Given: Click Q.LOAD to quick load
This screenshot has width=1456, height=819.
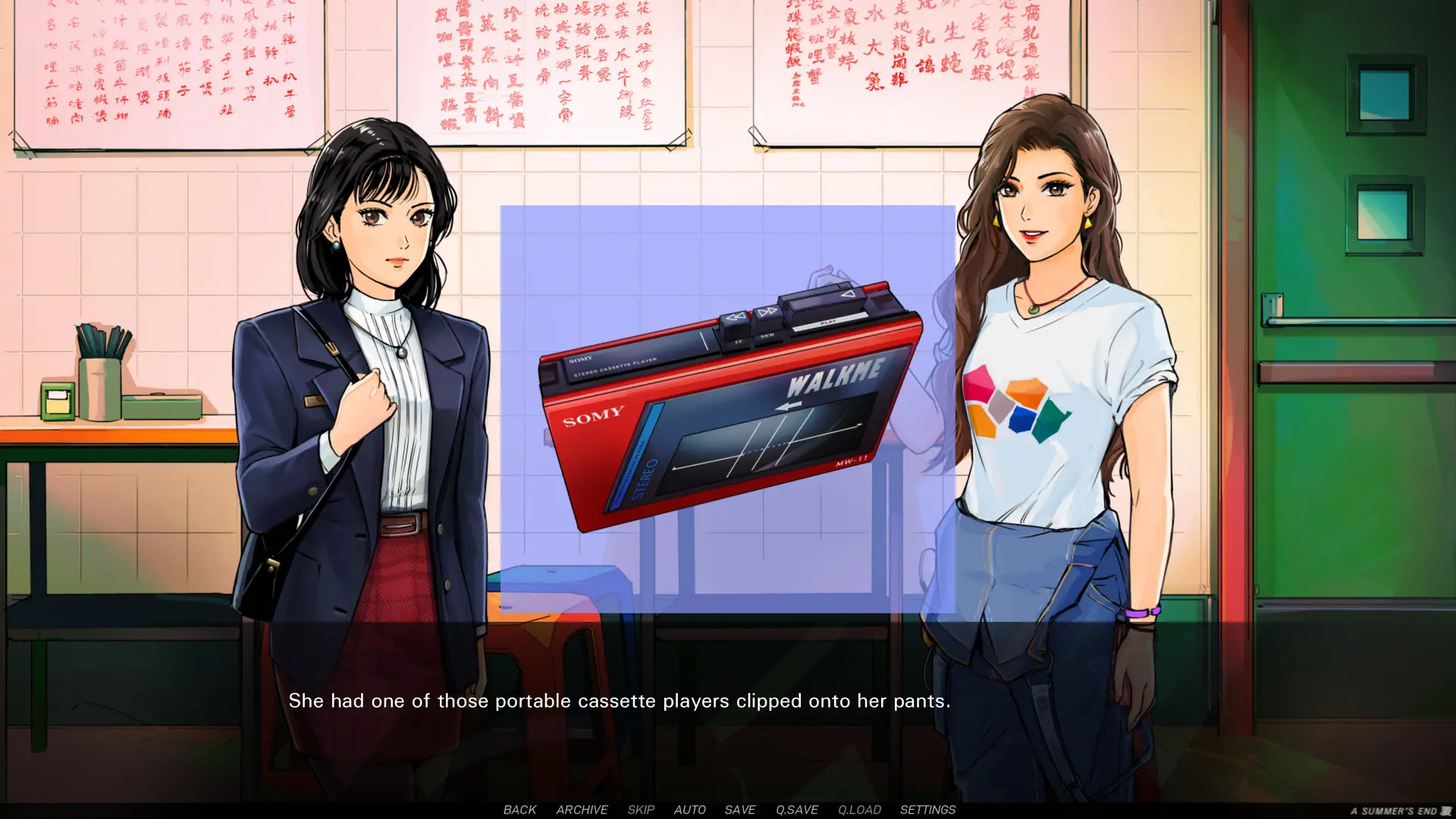Looking at the screenshot, I should coord(858,809).
